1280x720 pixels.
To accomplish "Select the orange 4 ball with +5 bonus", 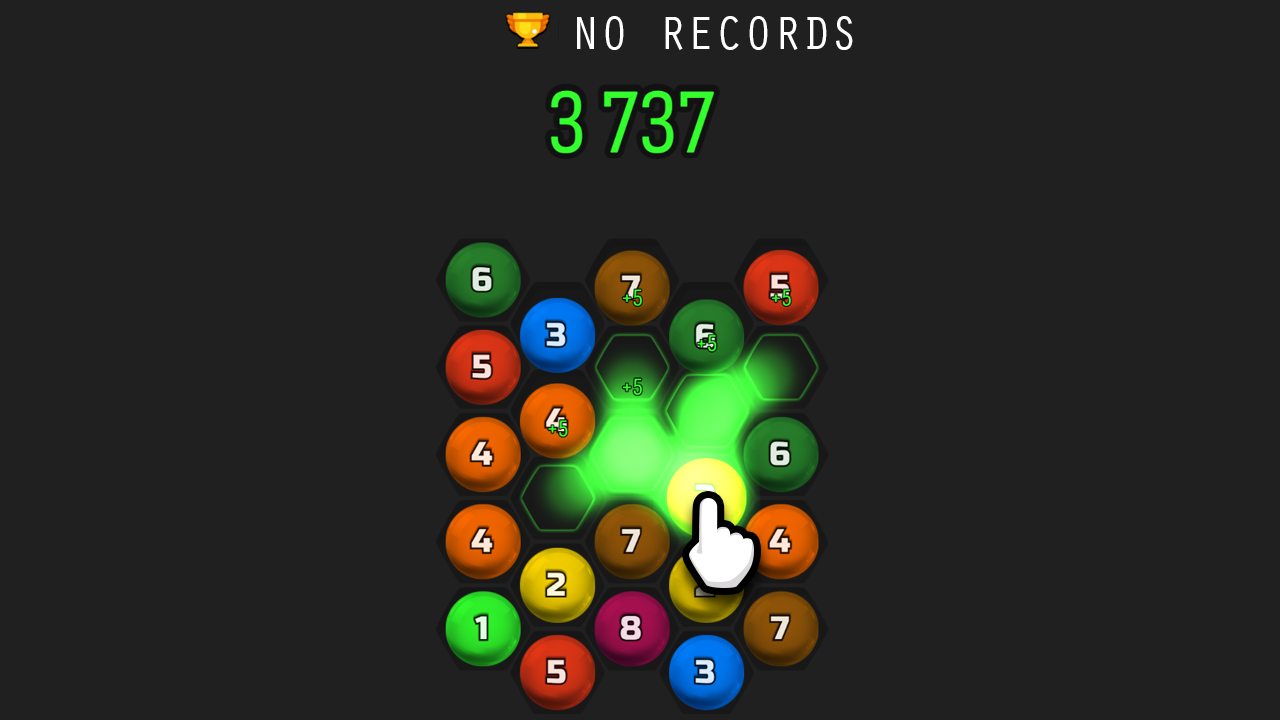I will click(x=557, y=421).
